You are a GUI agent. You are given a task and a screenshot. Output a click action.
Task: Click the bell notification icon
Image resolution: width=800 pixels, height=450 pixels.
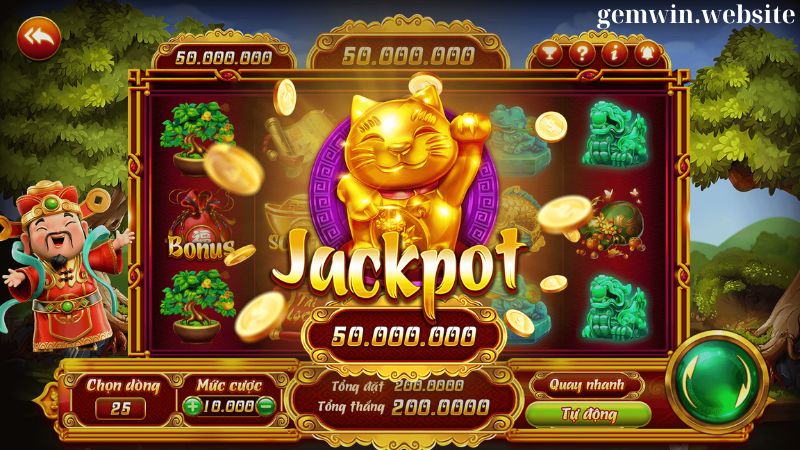pos(645,53)
